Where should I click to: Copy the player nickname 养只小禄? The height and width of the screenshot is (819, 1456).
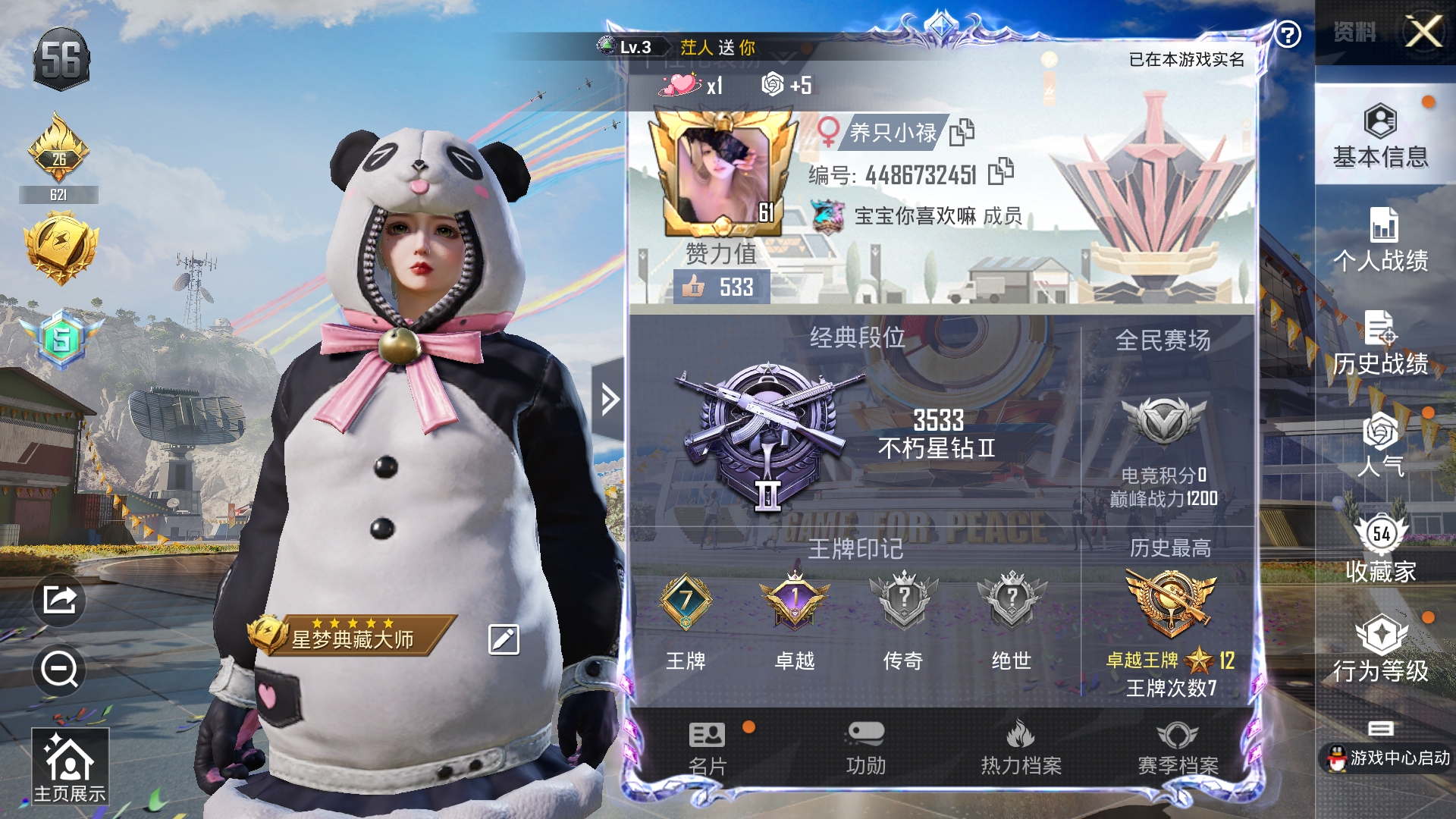point(962,132)
